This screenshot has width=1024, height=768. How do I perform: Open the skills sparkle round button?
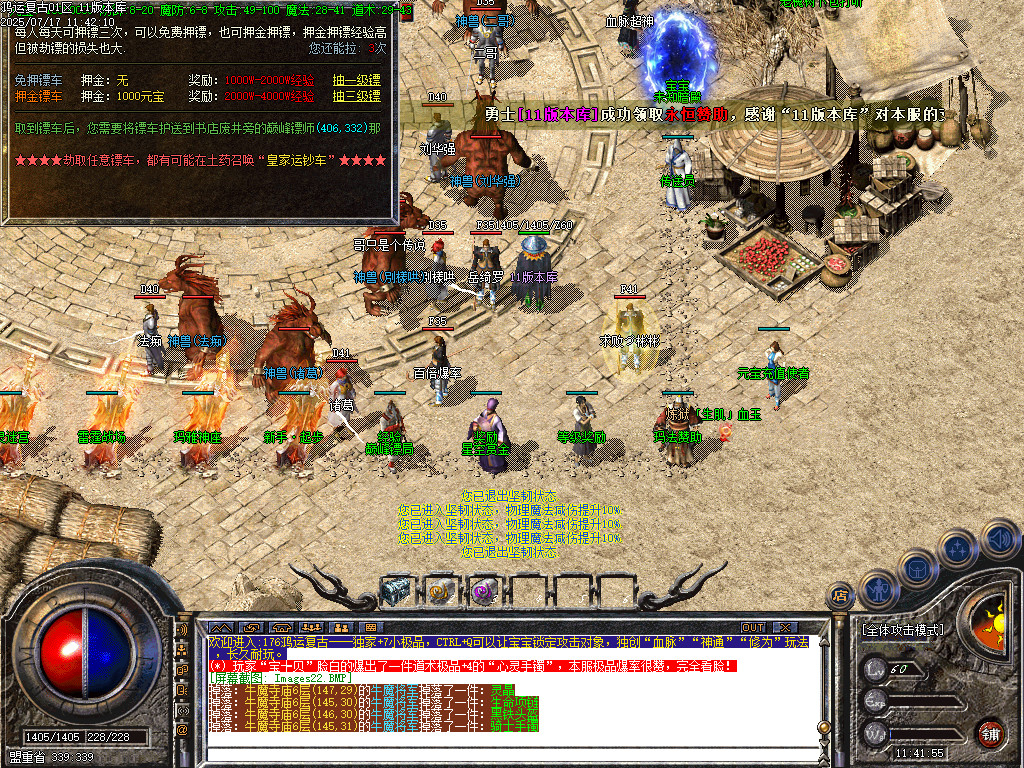tap(958, 548)
